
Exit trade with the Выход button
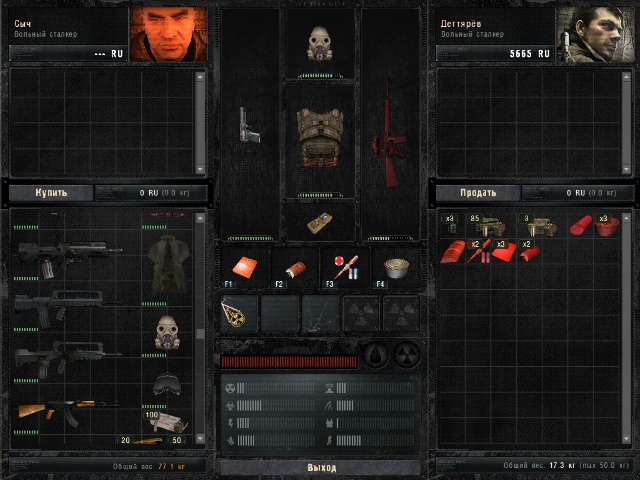[321, 467]
